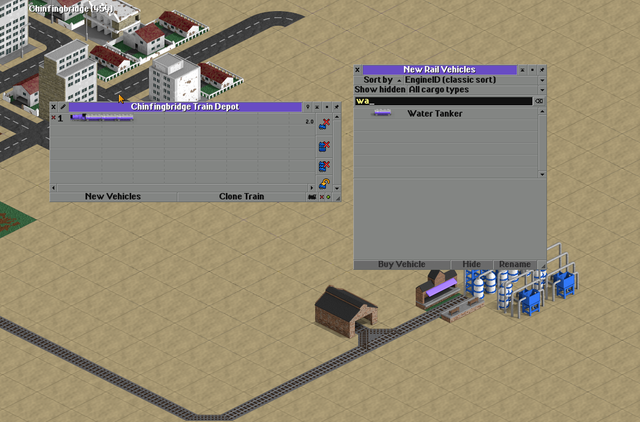Image resolution: width=640 pixels, height=422 pixels.
Task: Rename the selected vehicle type
Action: [x=514, y=264]
